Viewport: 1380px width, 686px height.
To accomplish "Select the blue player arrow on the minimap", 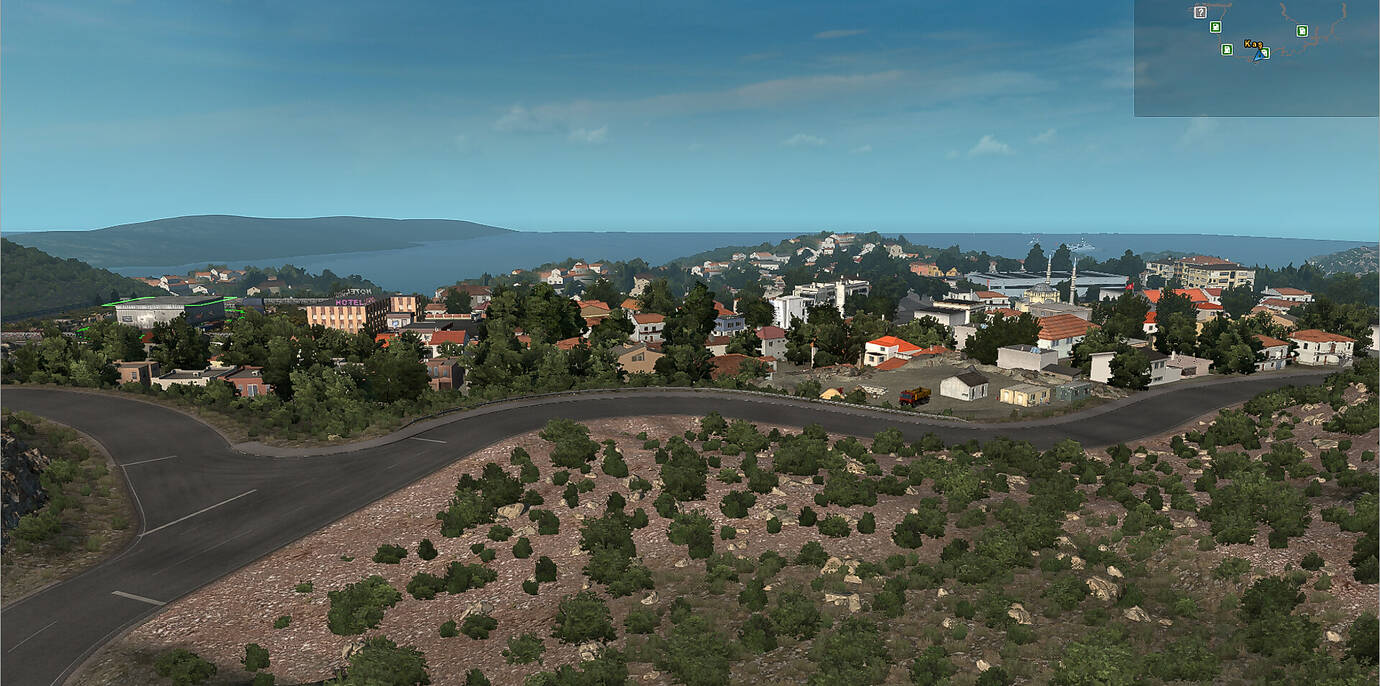I will coord(1260,54).
